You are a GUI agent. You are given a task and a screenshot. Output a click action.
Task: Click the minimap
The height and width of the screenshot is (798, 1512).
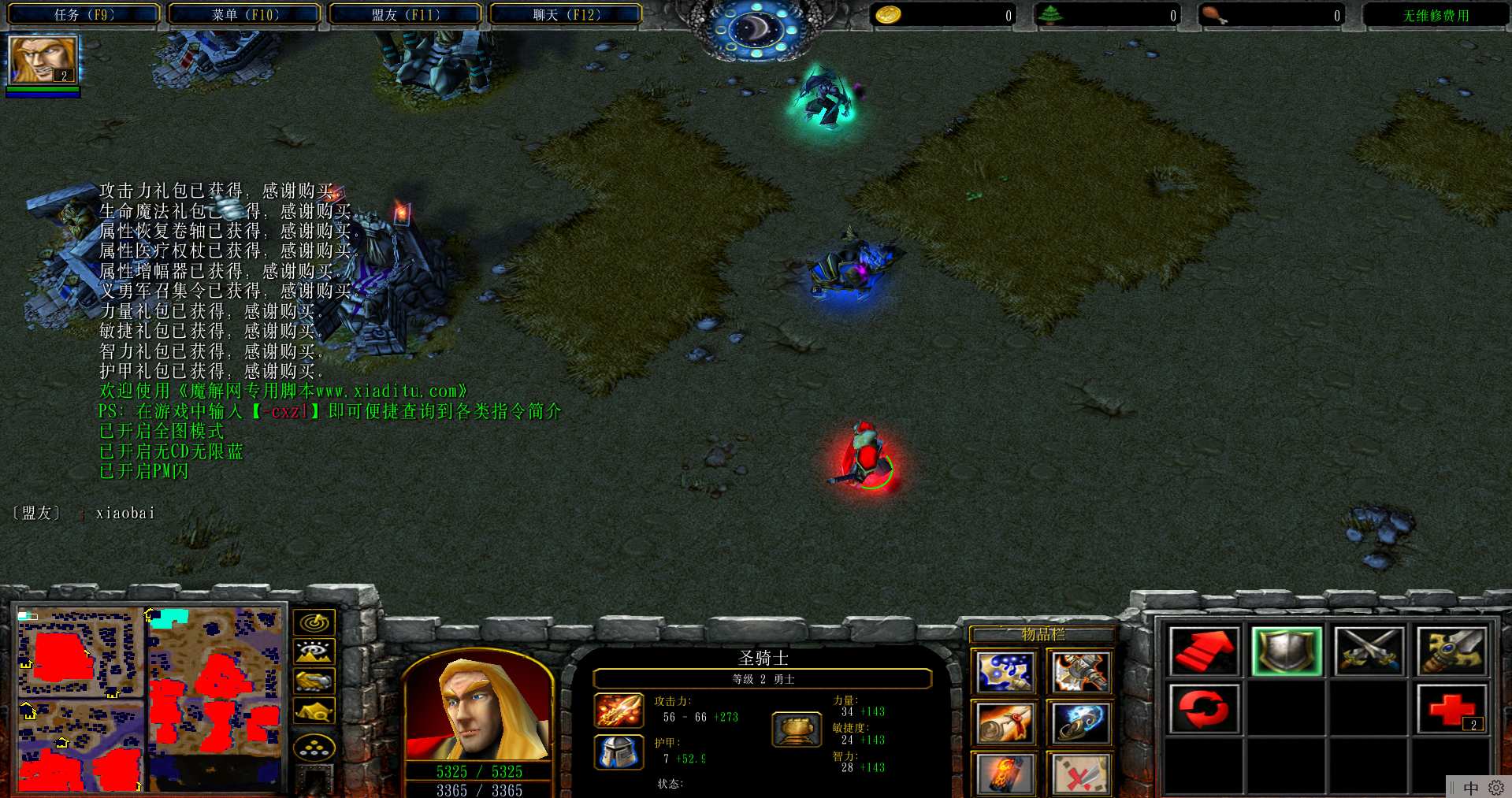149,699
